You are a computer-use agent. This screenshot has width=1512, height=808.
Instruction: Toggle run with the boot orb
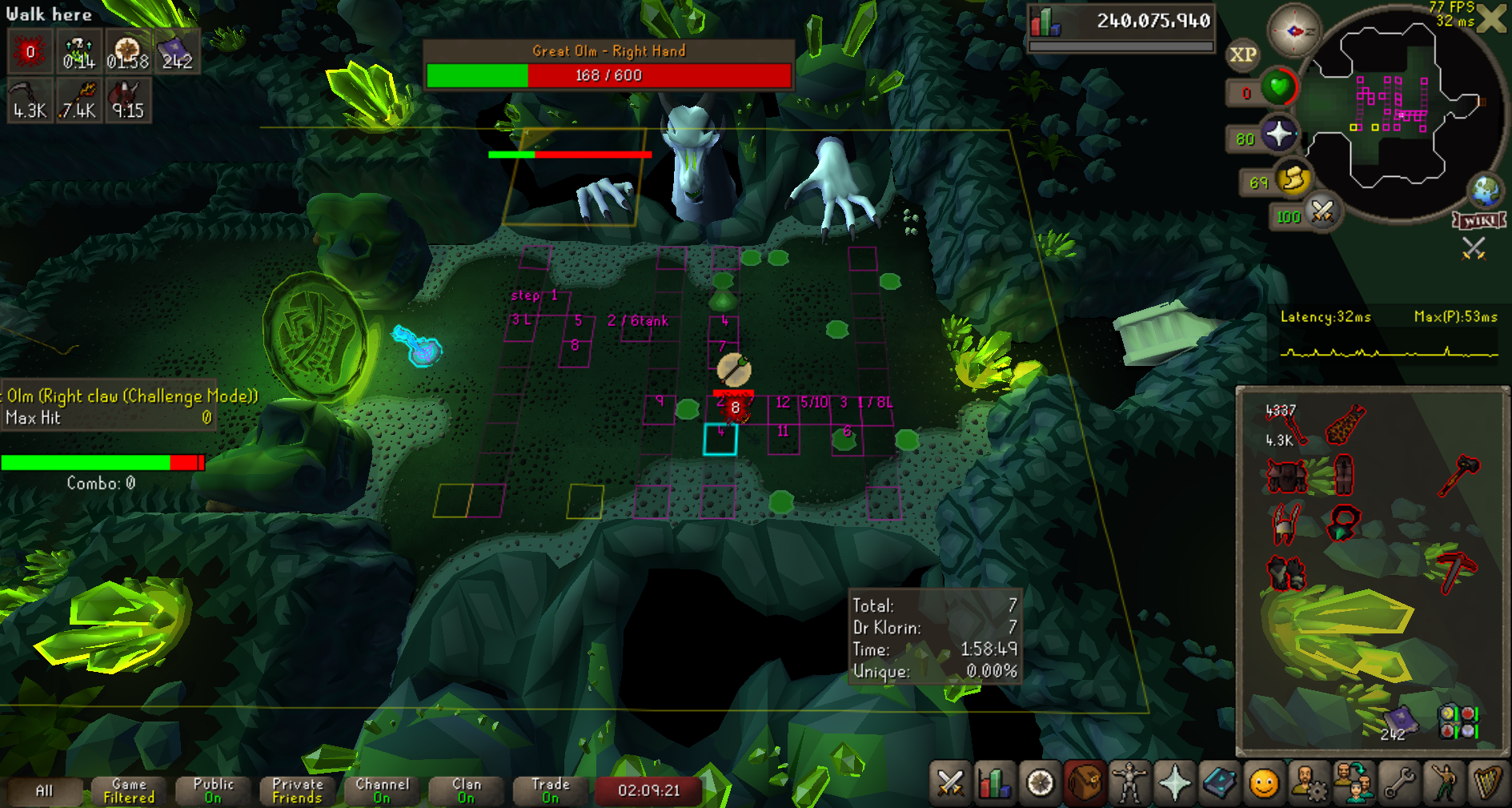pyautogui.click(x=1293, y=179)
